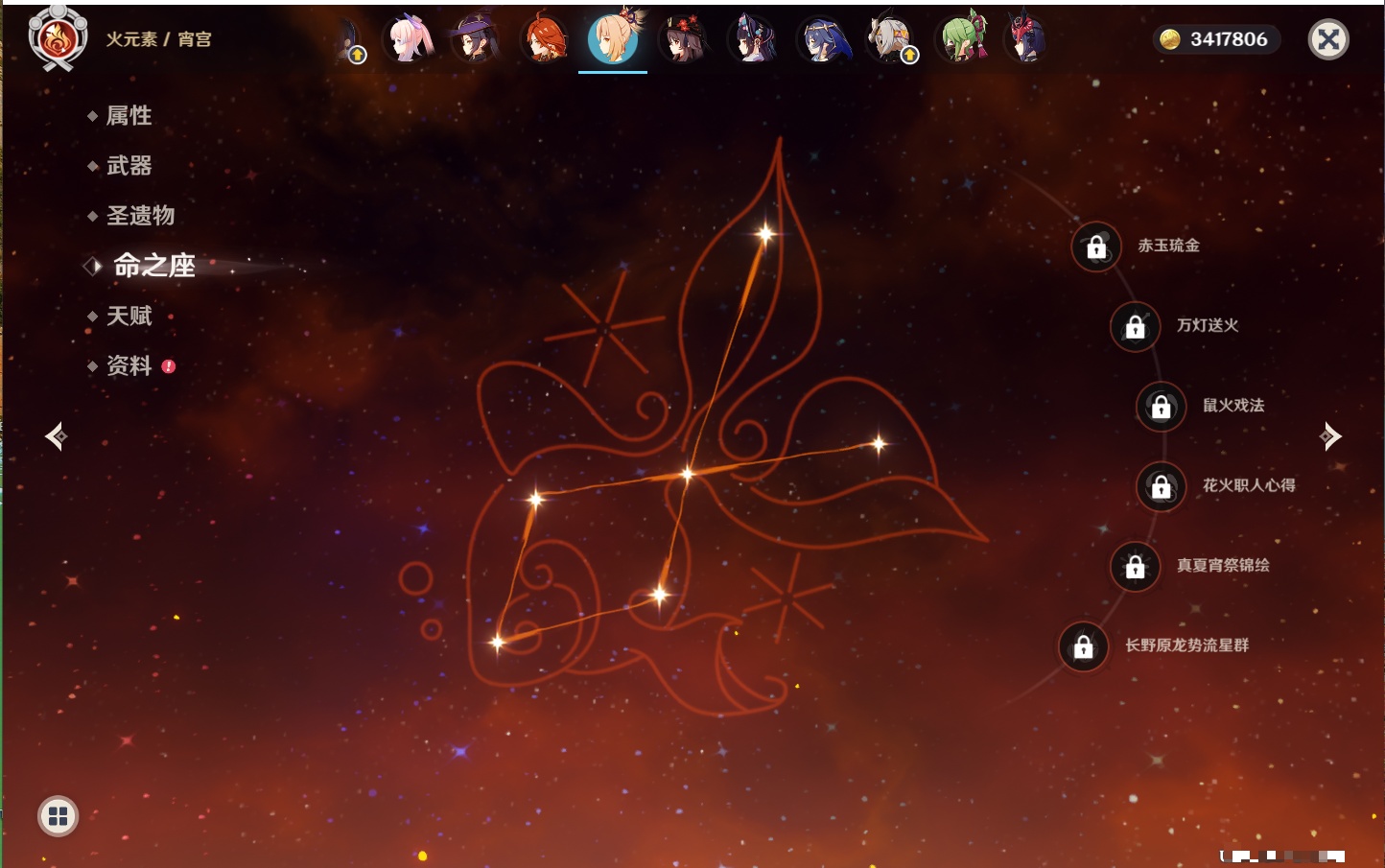The image size is (1385, 868).
Task: Open the 属性 attributes page
Action: coord(129,116)
